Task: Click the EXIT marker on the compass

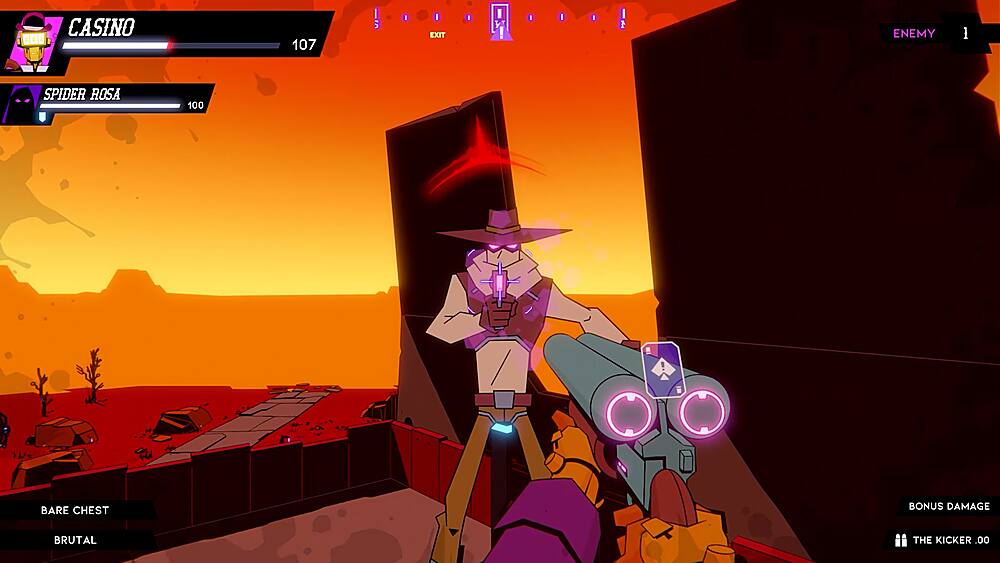Action: [x=437, y=35]
